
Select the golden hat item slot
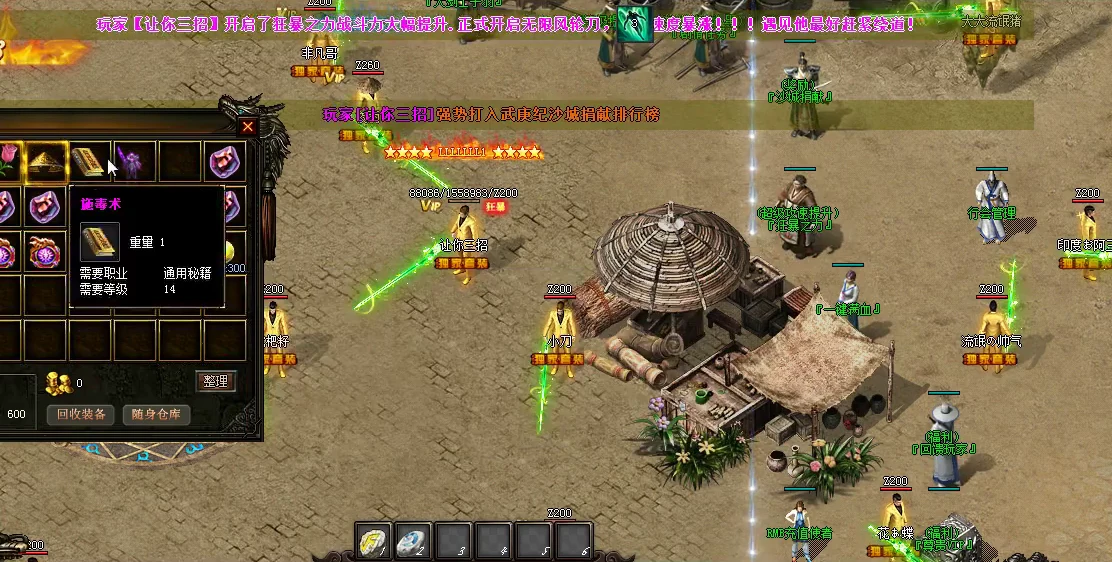tap(45, 160)
